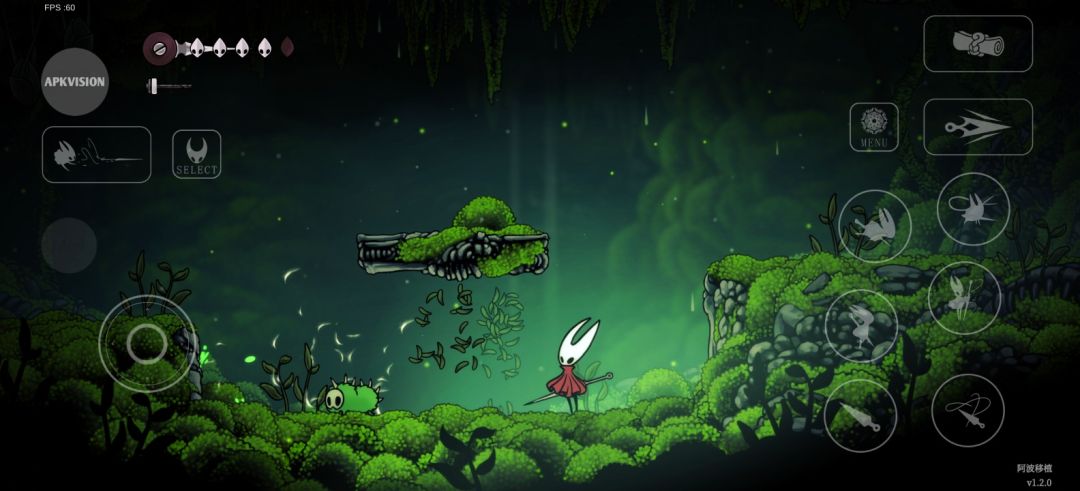
Task: Tap the diagonal needle attack button
Action: pos(860,415)
